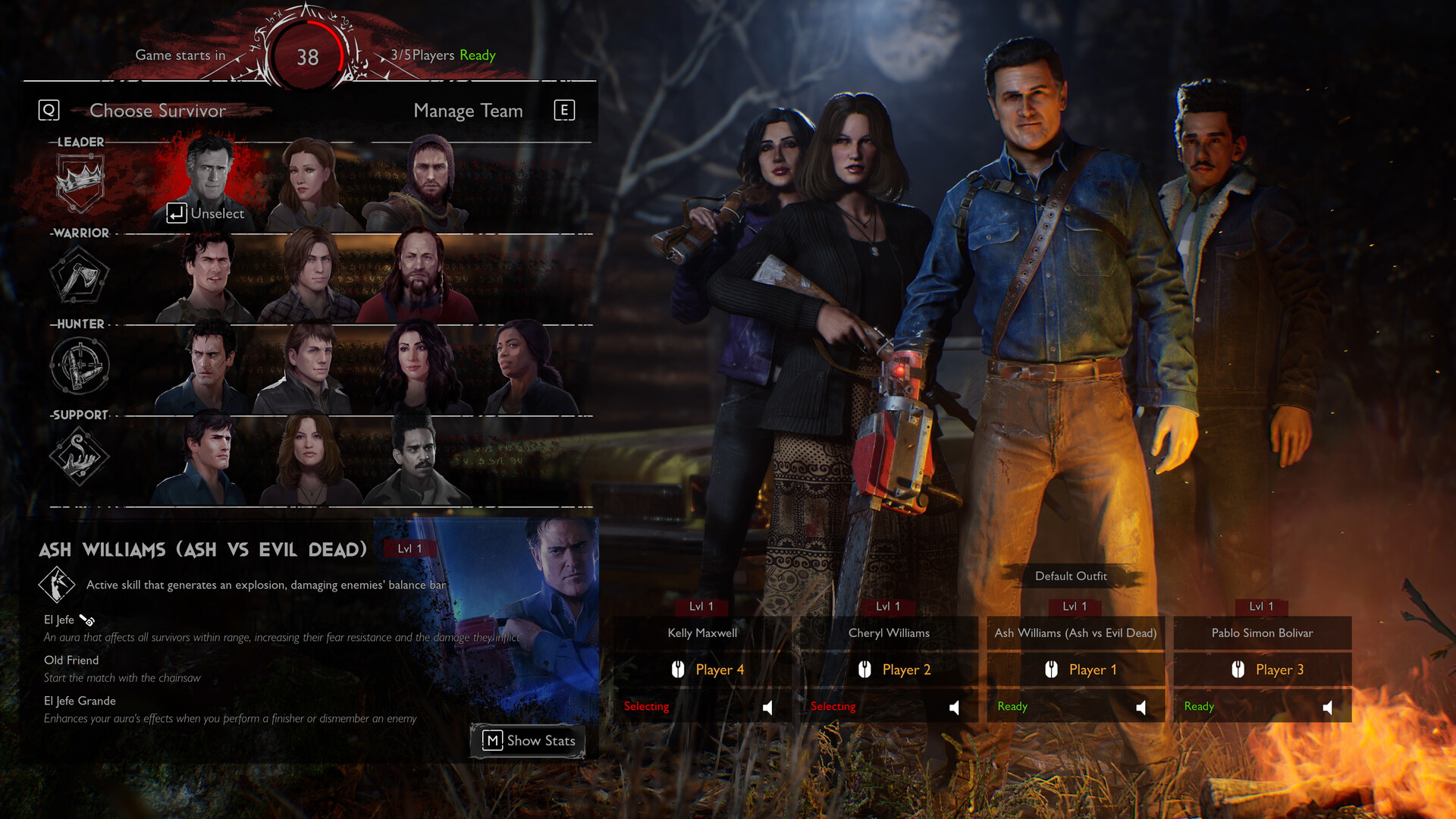Click the El Jefe chain skill icon
Viewport: 1456px width, 819px height.
(x=86, y=619)
